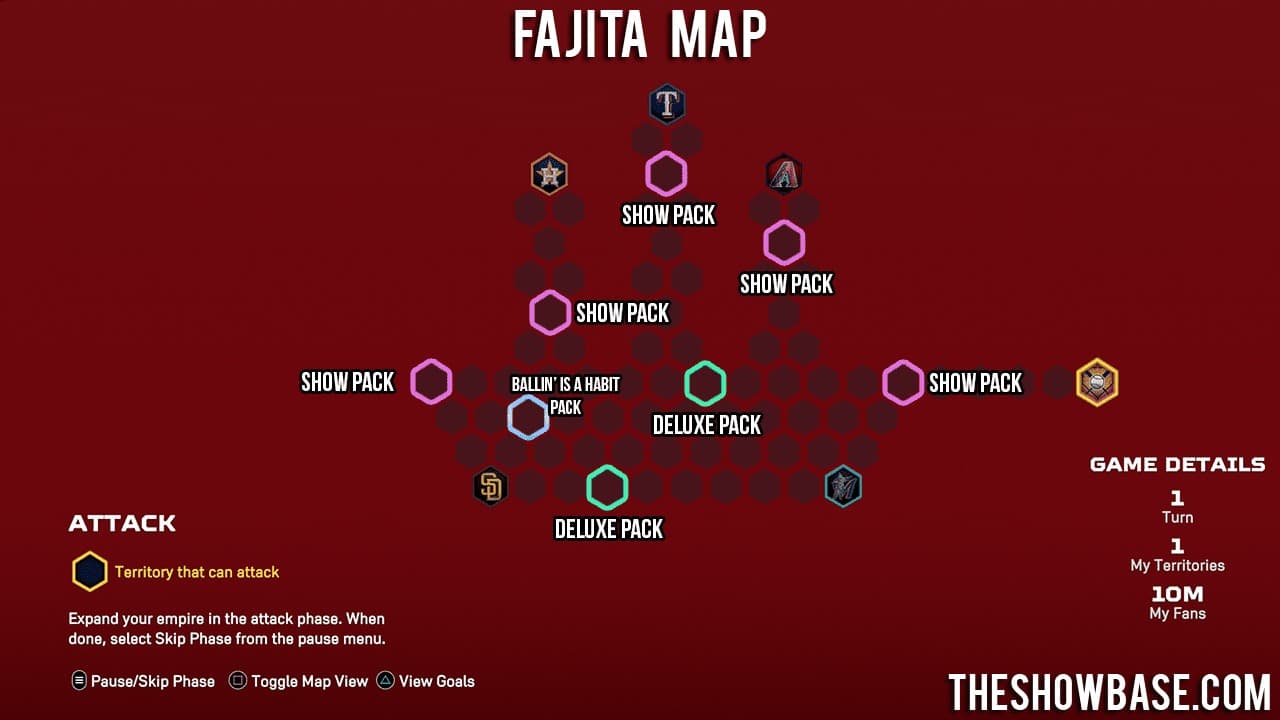Select the Show Pack near the Diamondbacks
This screenshot has width=1280, height=720.
coord(783,242)
